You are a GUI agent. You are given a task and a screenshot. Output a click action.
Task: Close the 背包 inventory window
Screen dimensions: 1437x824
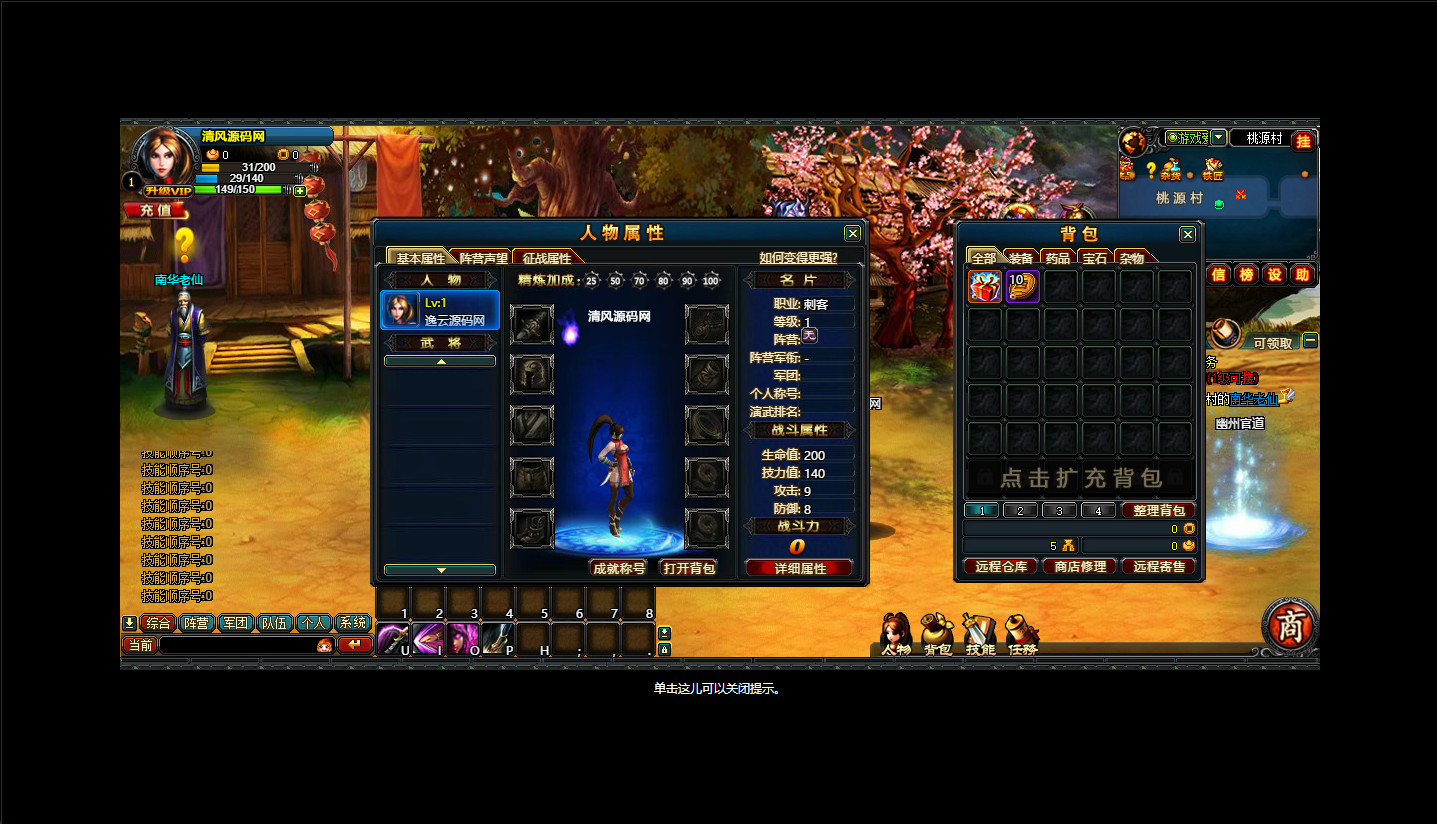tap(1187, 234)
